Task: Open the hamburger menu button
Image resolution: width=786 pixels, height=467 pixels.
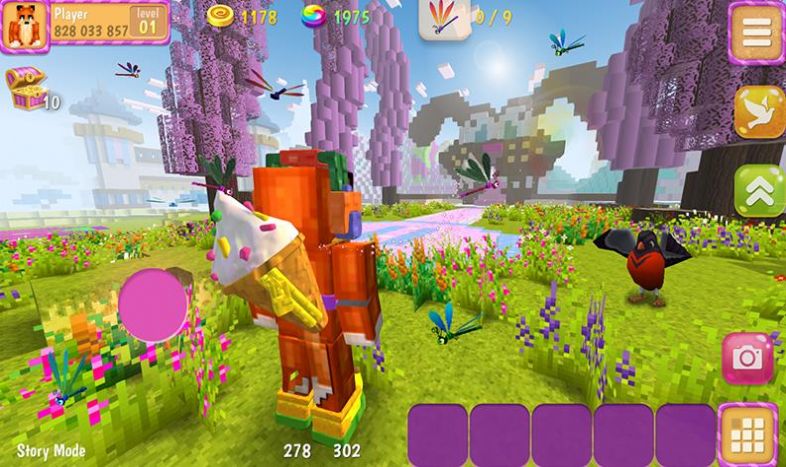Action: (x=756, y=32)
